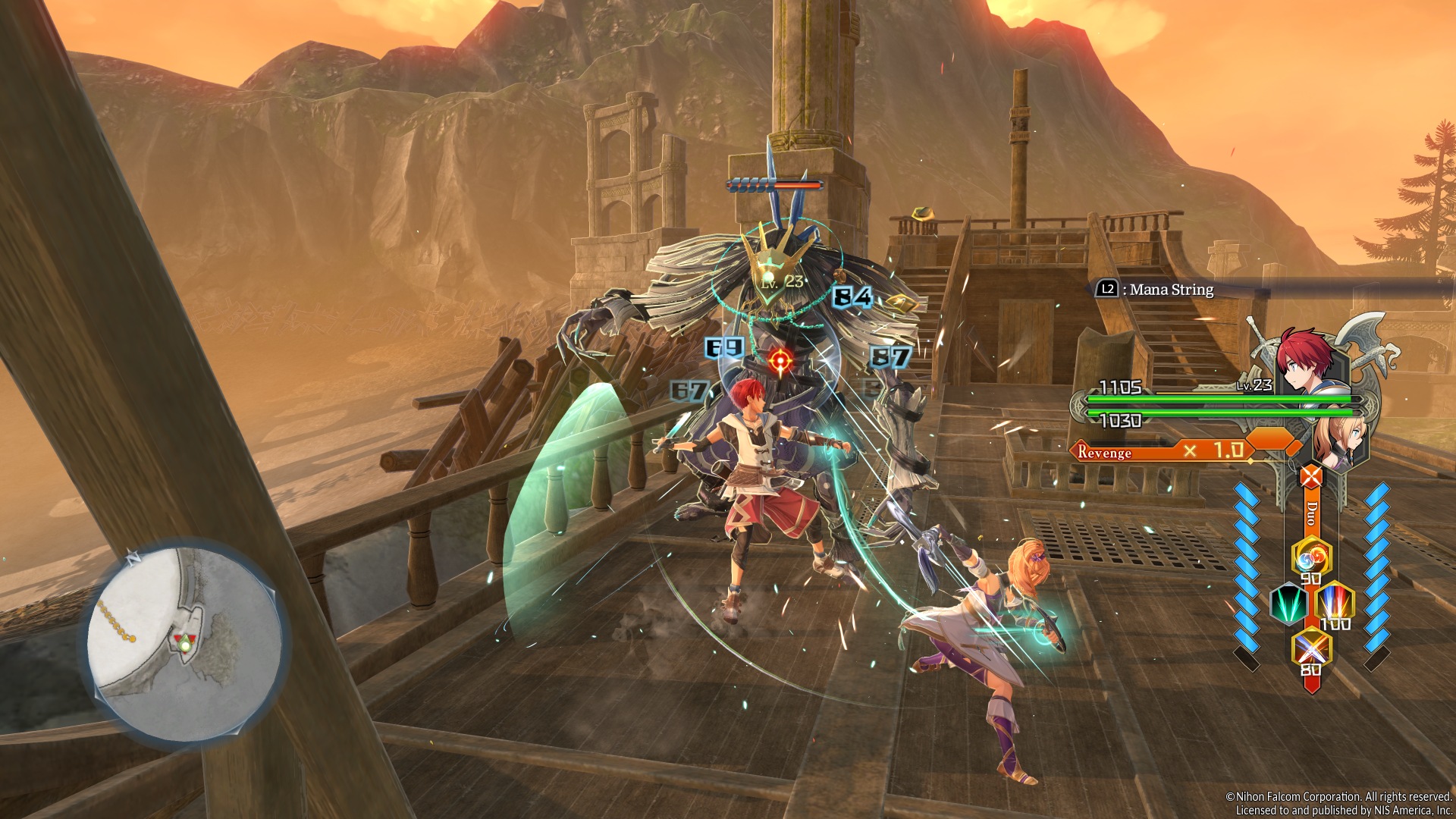The height and width of the screenshot is (819, 1456).
Task: Click the red lock-on target reticle
Action: [779, 361]
